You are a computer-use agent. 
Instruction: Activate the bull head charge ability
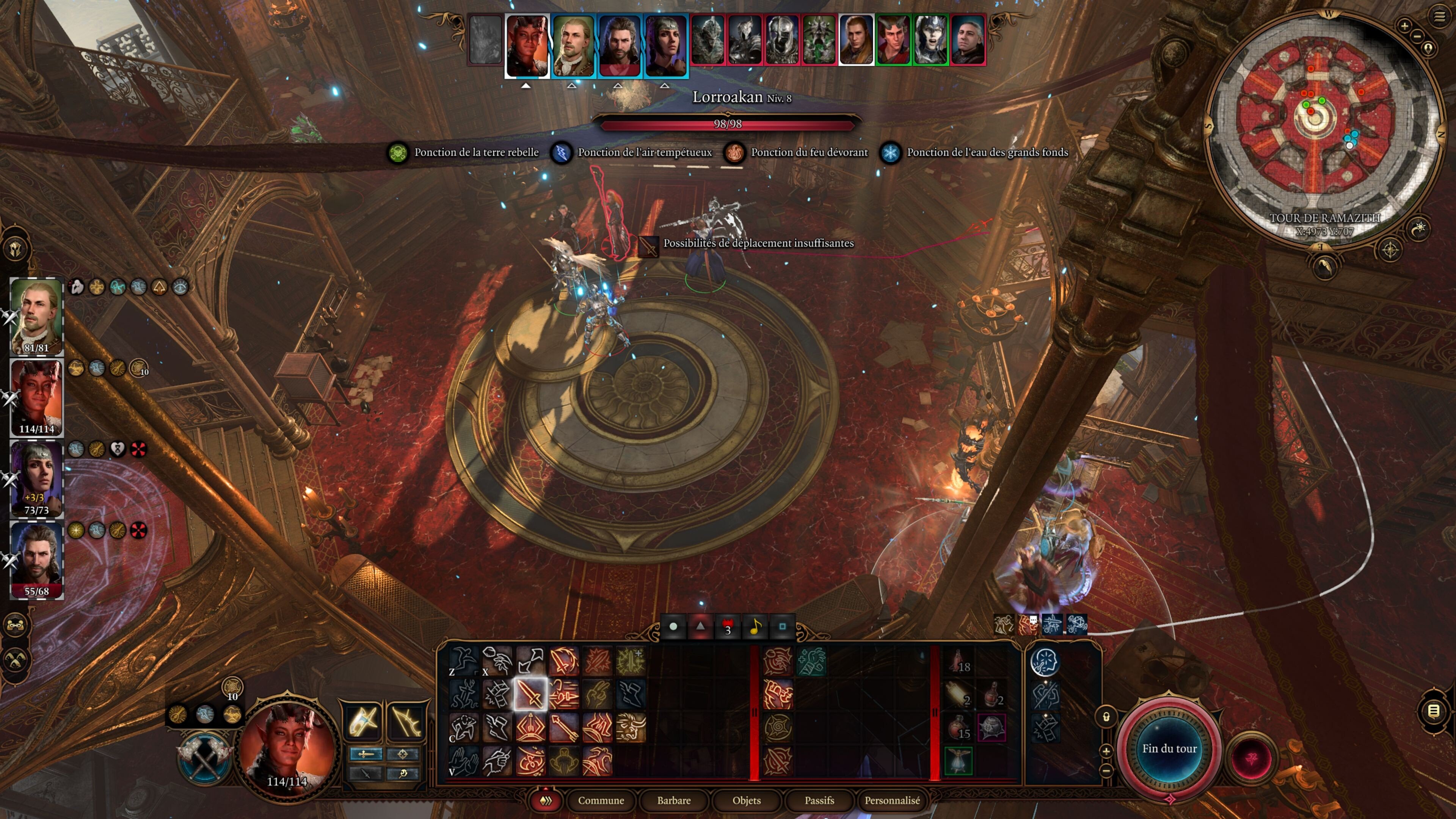(x=630, y=728)
